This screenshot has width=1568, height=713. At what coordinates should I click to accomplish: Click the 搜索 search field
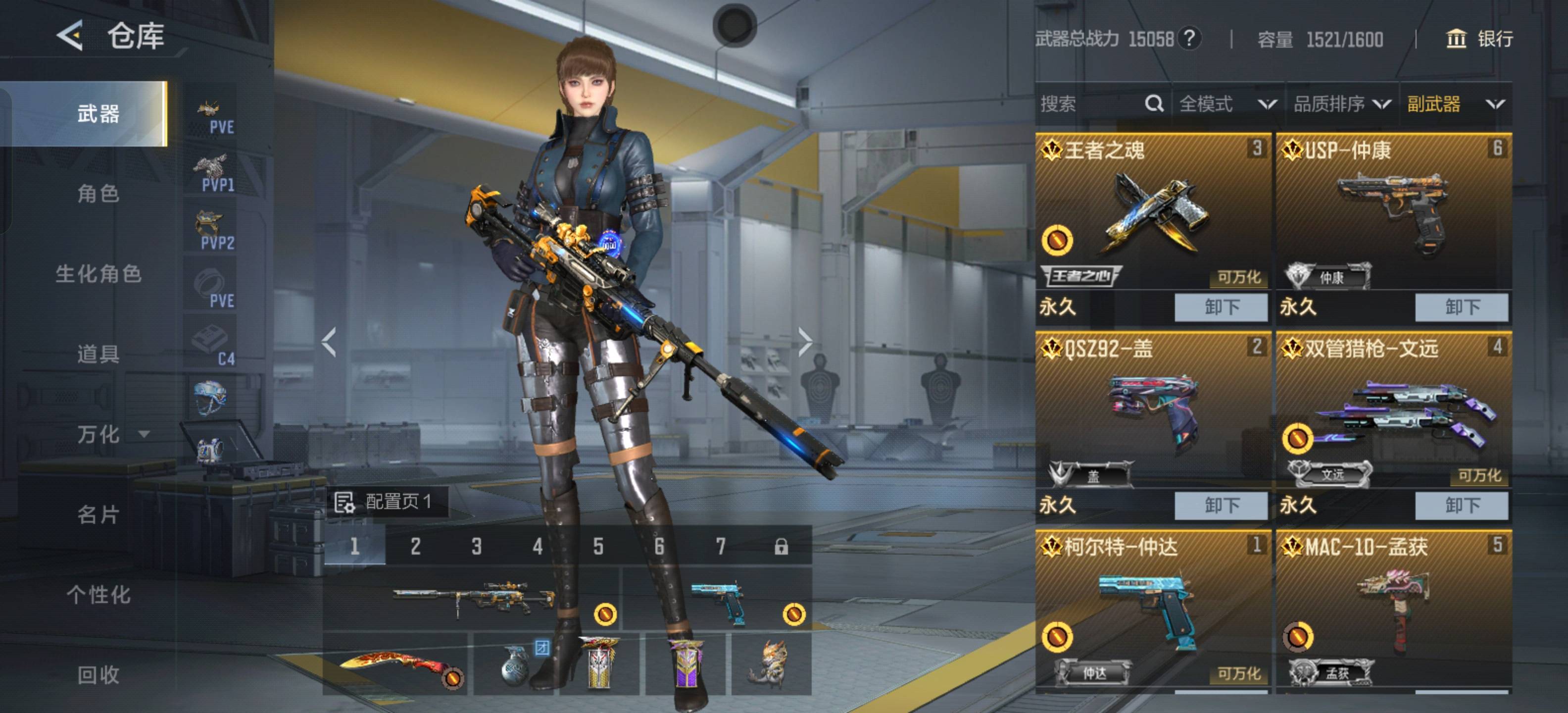click(1089, 104)
